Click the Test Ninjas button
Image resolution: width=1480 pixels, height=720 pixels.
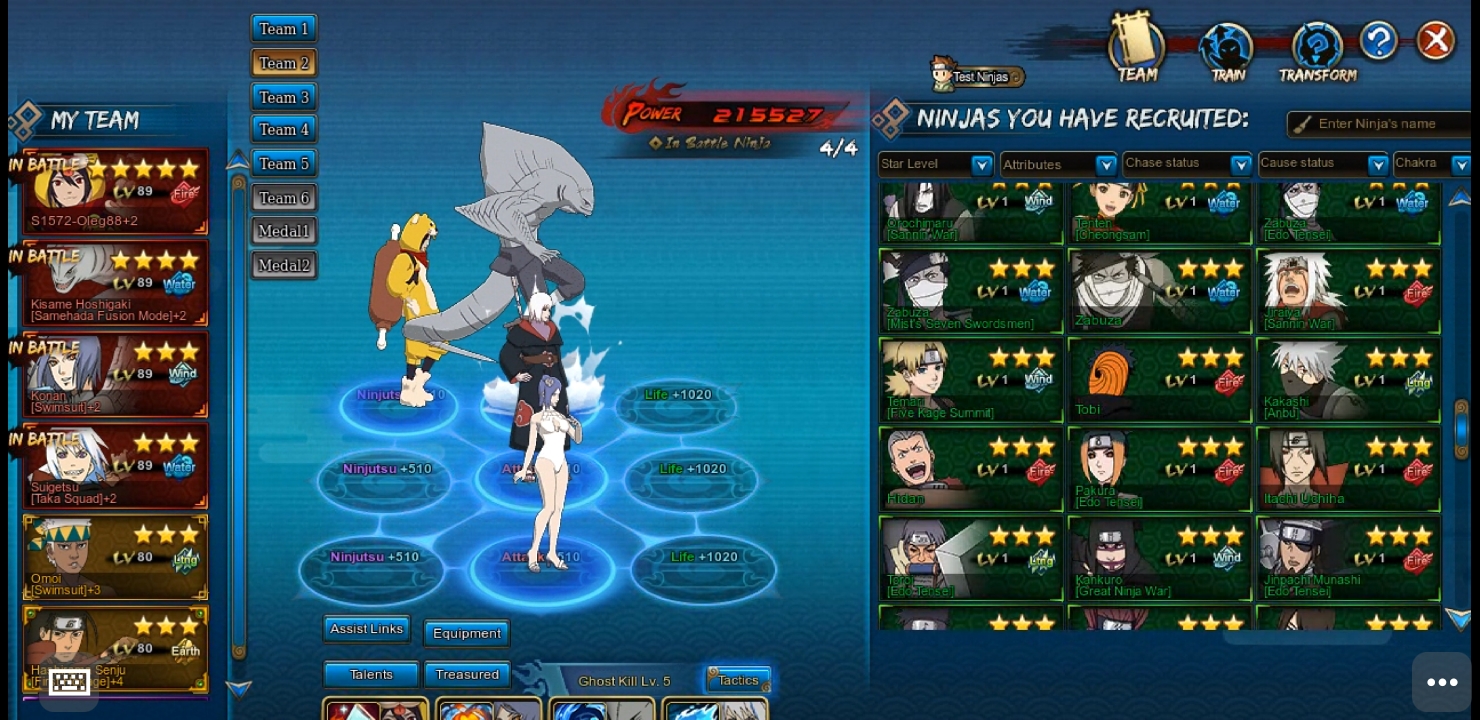[978, 76]
